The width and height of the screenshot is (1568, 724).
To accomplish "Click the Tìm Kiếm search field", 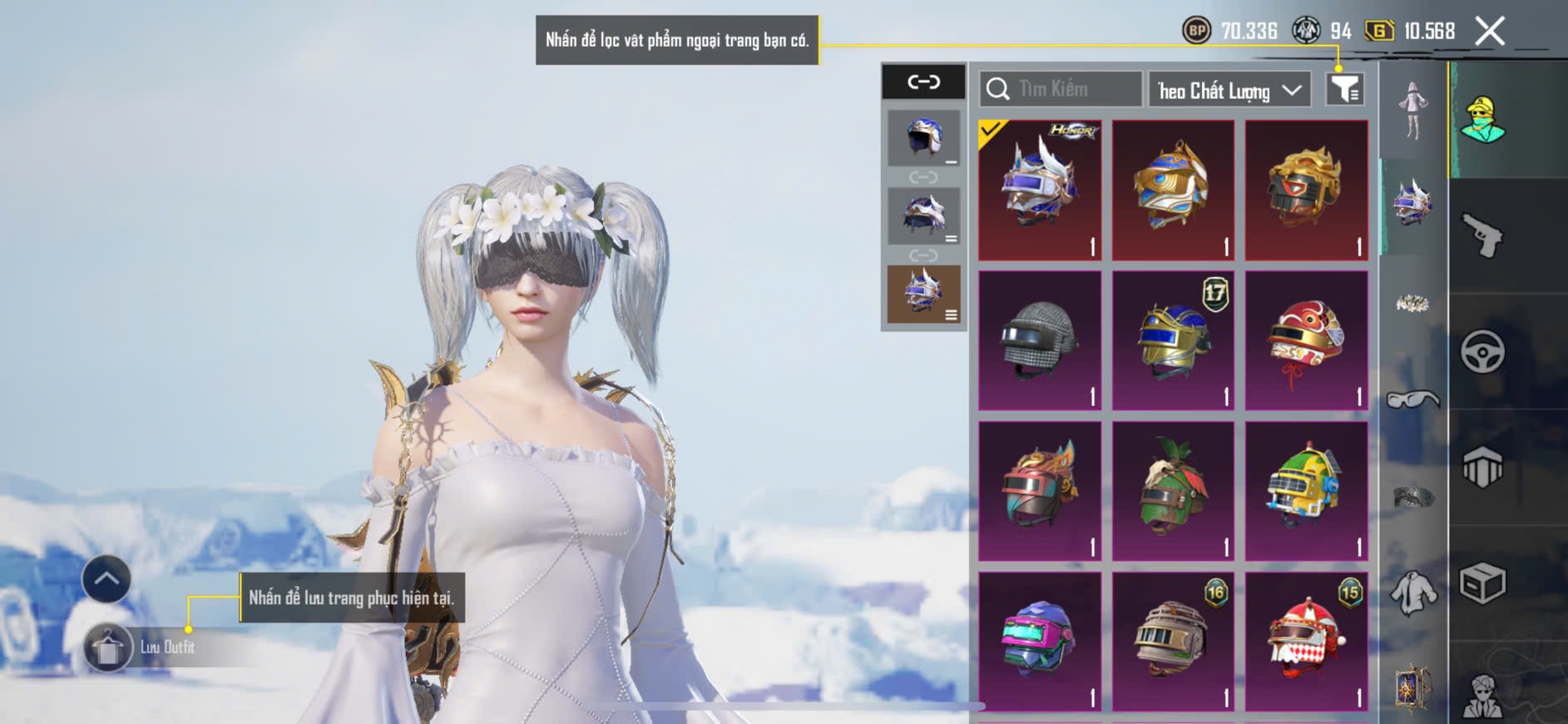I will click(1061, 89).
